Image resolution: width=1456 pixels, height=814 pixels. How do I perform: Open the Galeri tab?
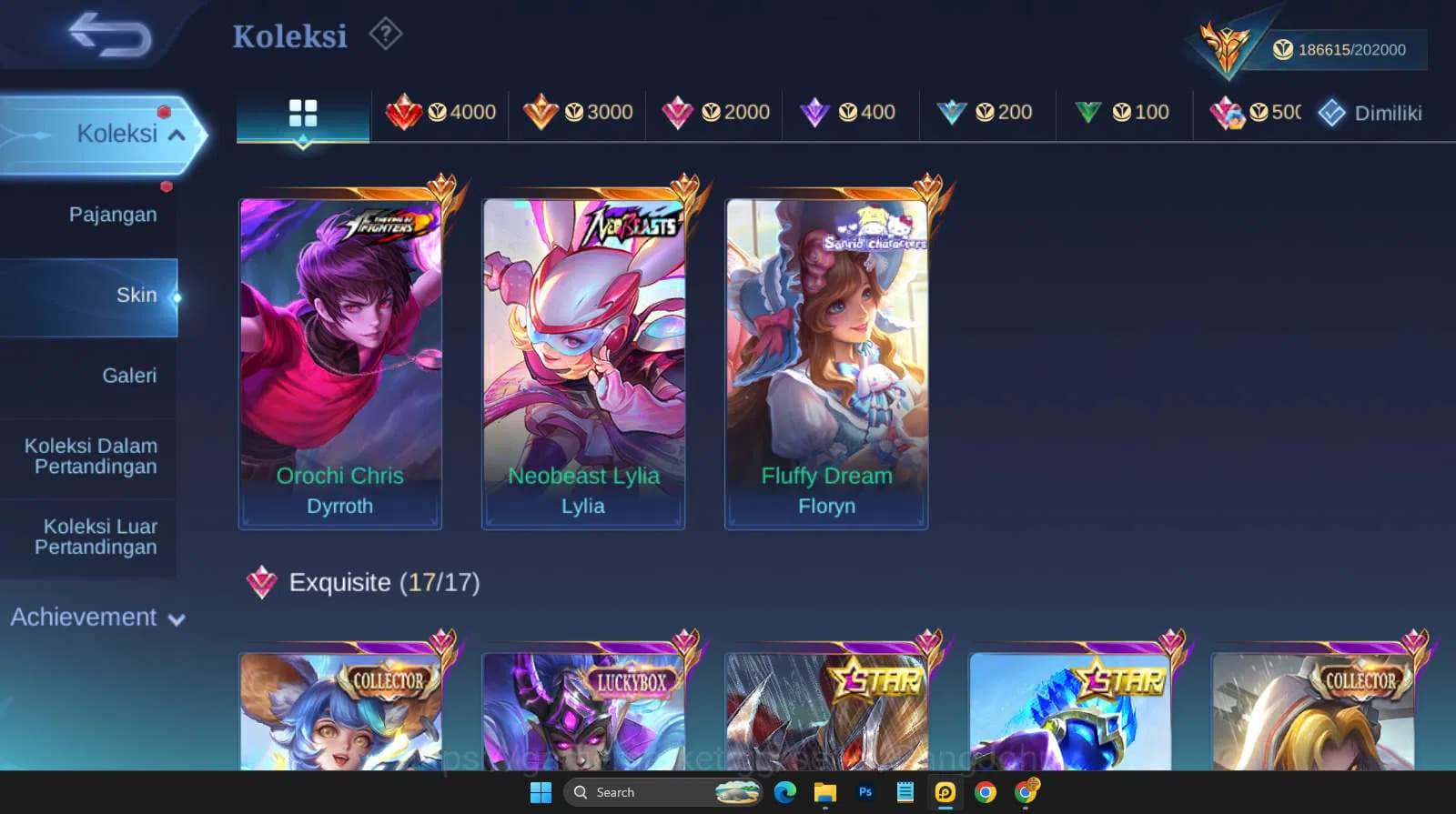click(x=130, y=375)
